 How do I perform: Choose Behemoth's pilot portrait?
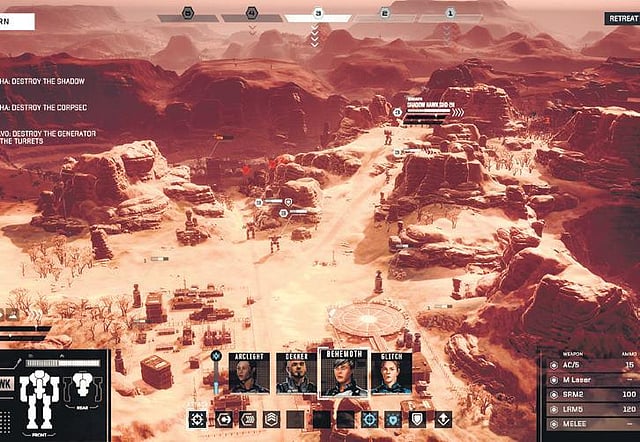tap(343, 373)
